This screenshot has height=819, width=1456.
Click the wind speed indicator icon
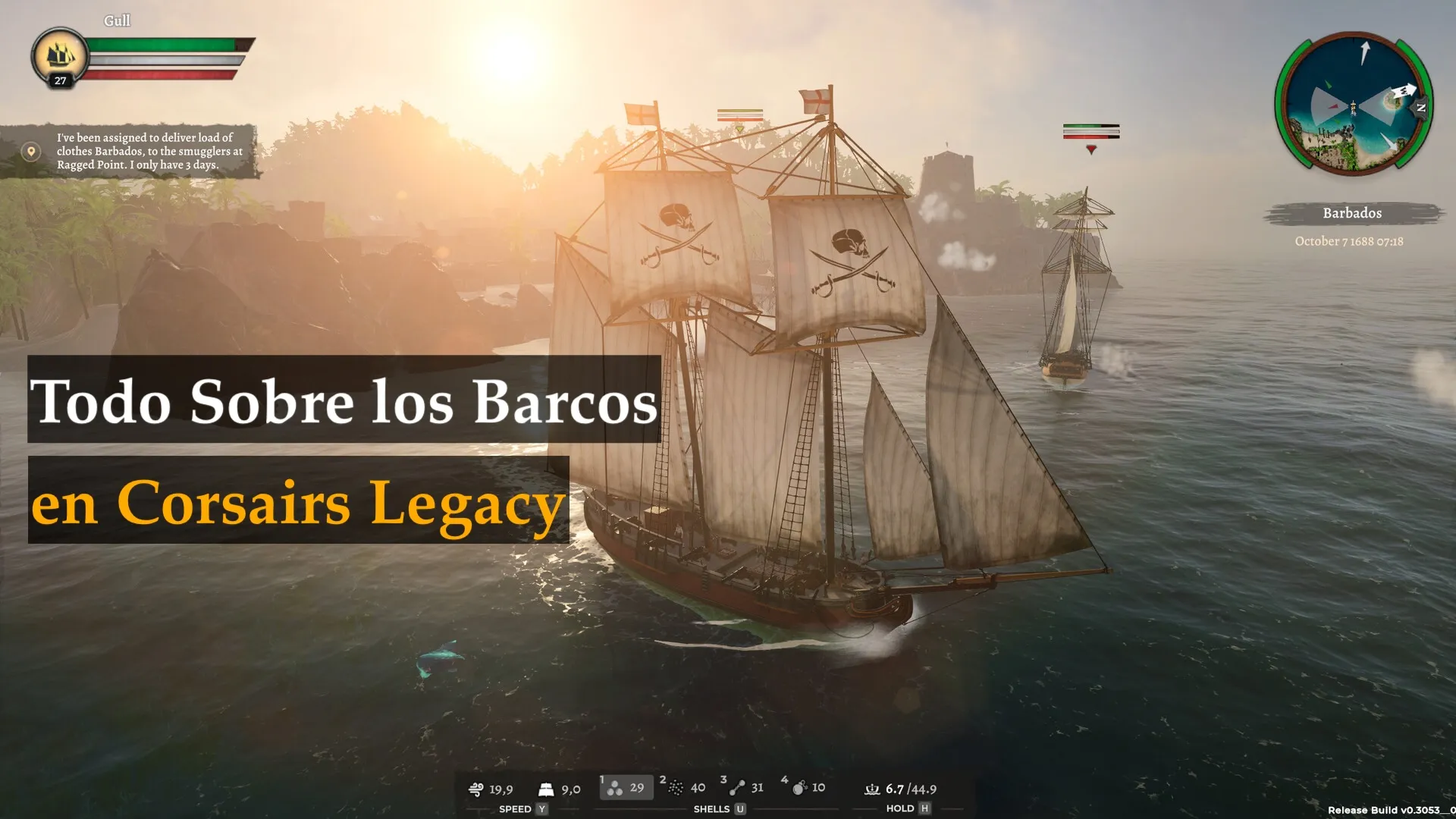coord(476,789)
